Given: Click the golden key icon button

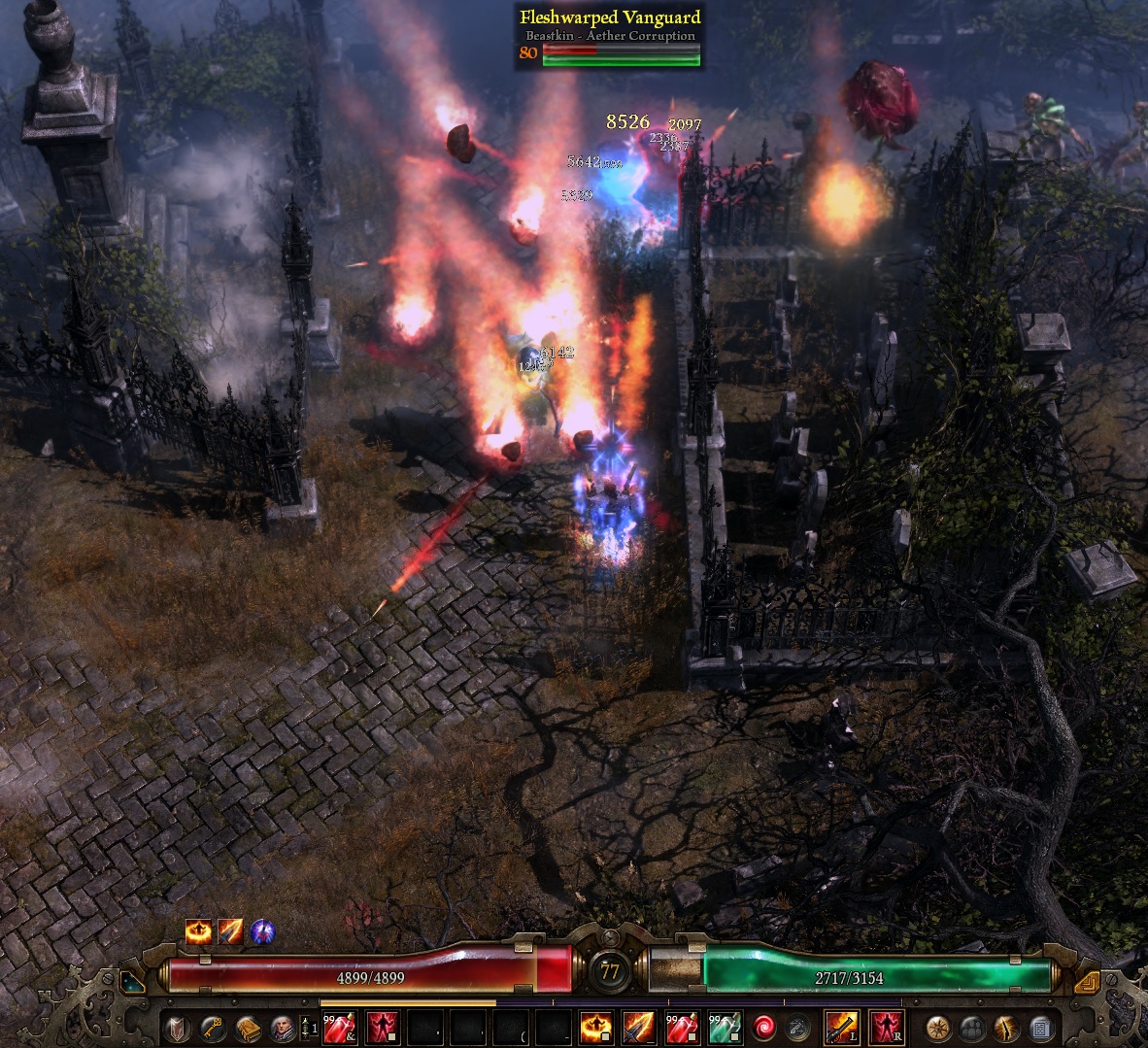Looking at the screenshot, I should [x=213, y=1027].
